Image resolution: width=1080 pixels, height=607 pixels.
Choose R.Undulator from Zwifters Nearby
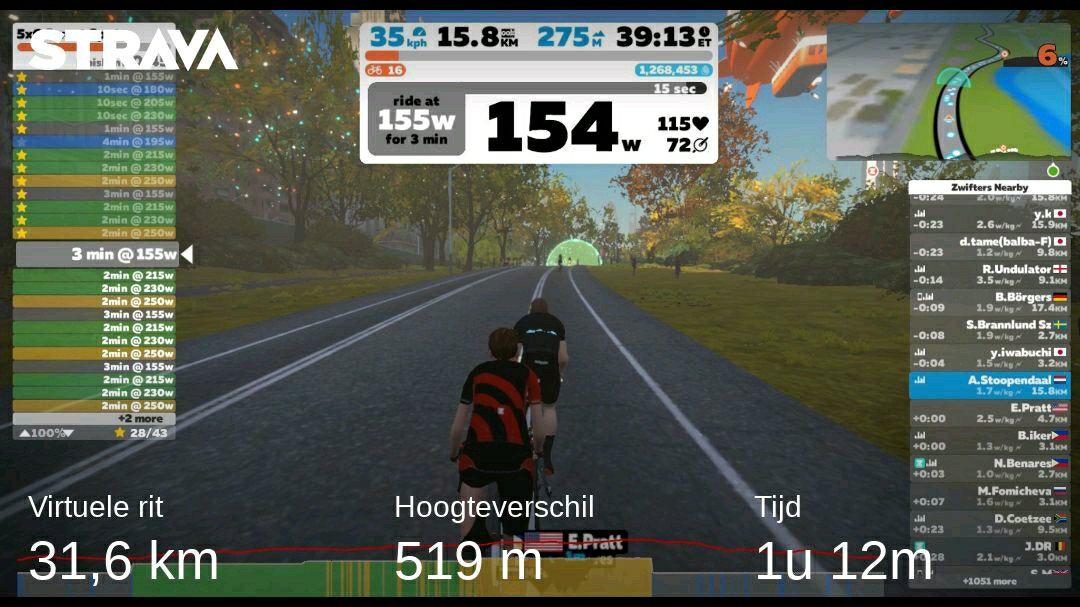(x=989, y=274)
